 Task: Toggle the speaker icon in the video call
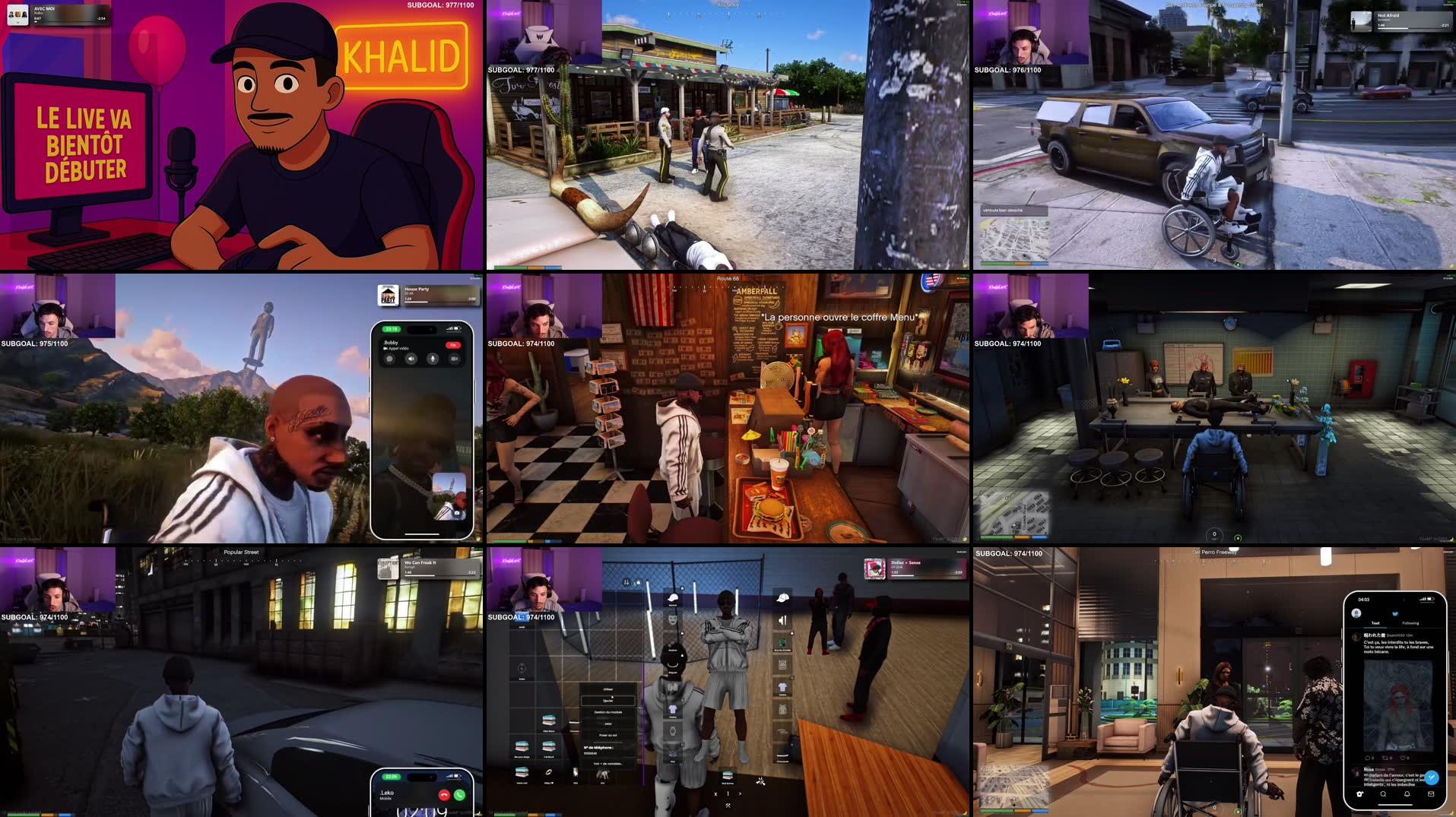tap(411, 358)
